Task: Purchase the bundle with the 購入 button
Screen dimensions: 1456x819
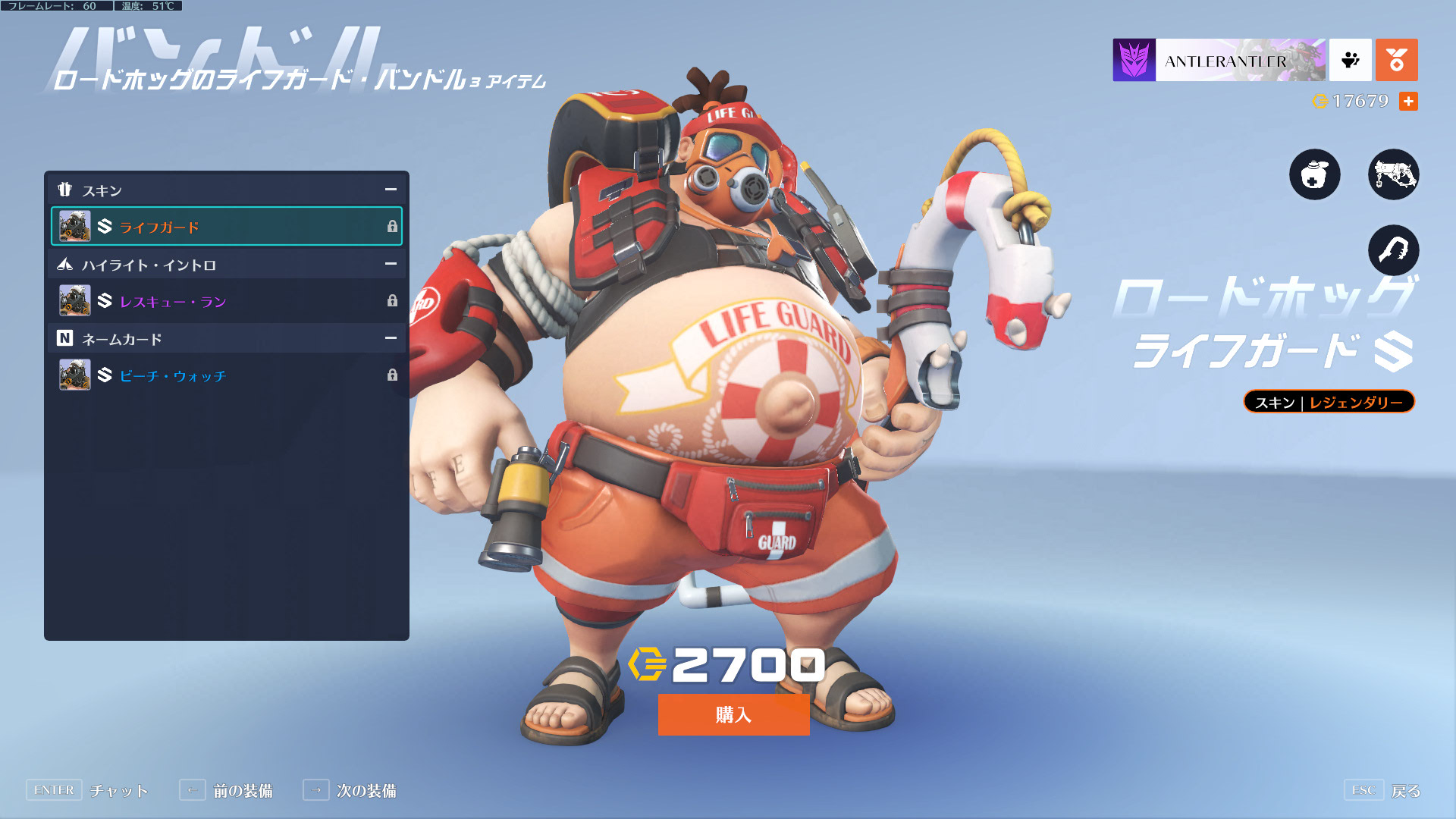Action: 733,714
